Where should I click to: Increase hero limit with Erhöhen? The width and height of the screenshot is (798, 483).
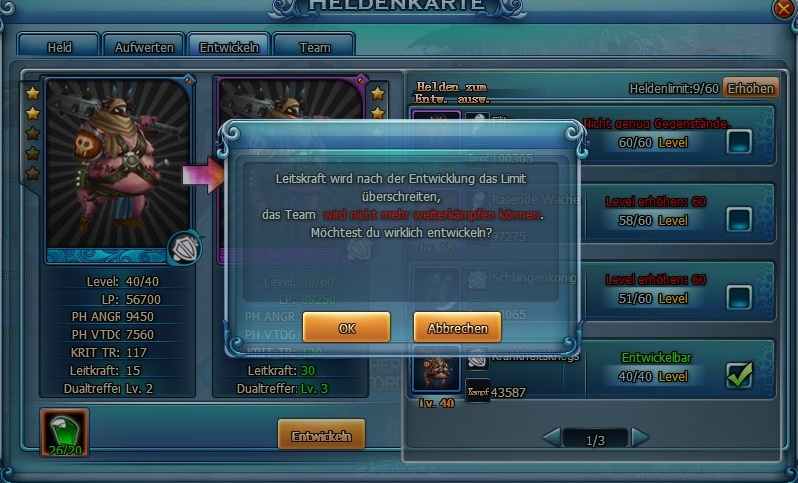click(x=750, y=88)
